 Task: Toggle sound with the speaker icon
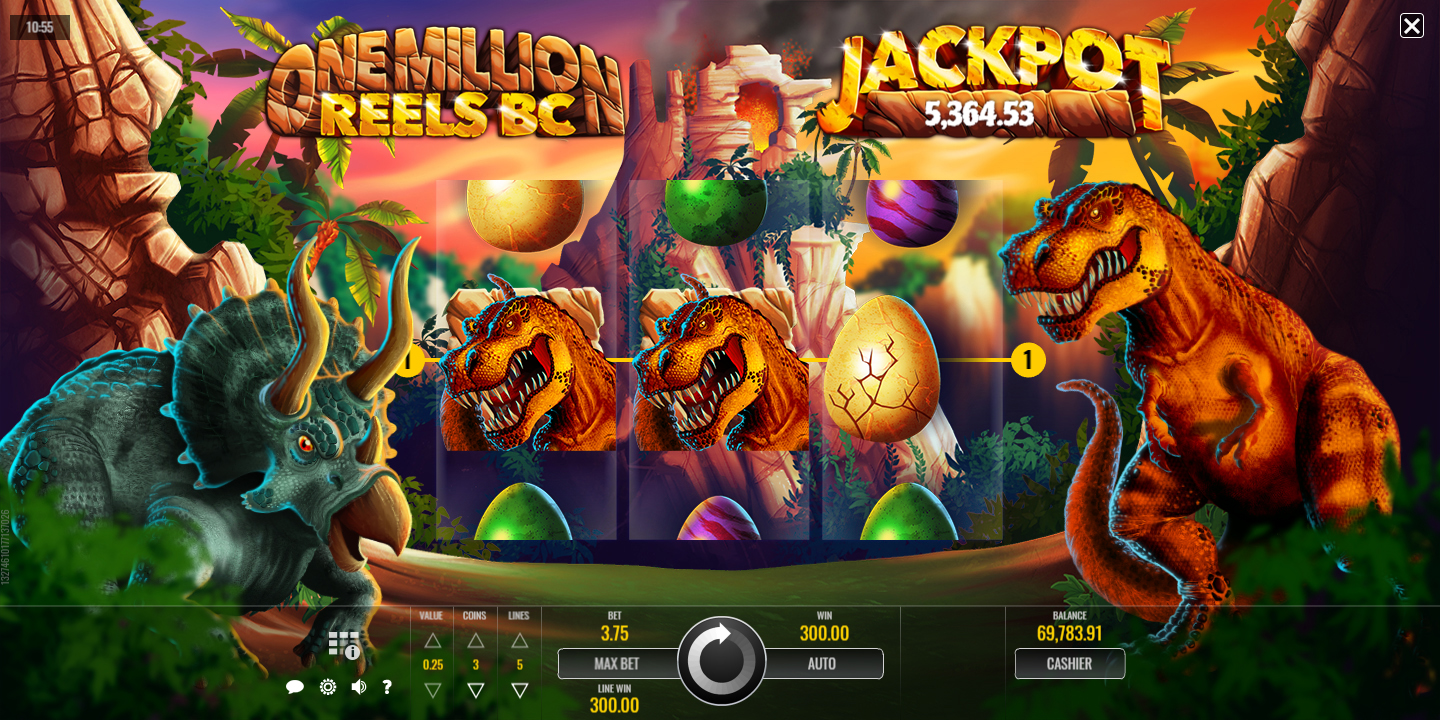[x=358, y=687]
